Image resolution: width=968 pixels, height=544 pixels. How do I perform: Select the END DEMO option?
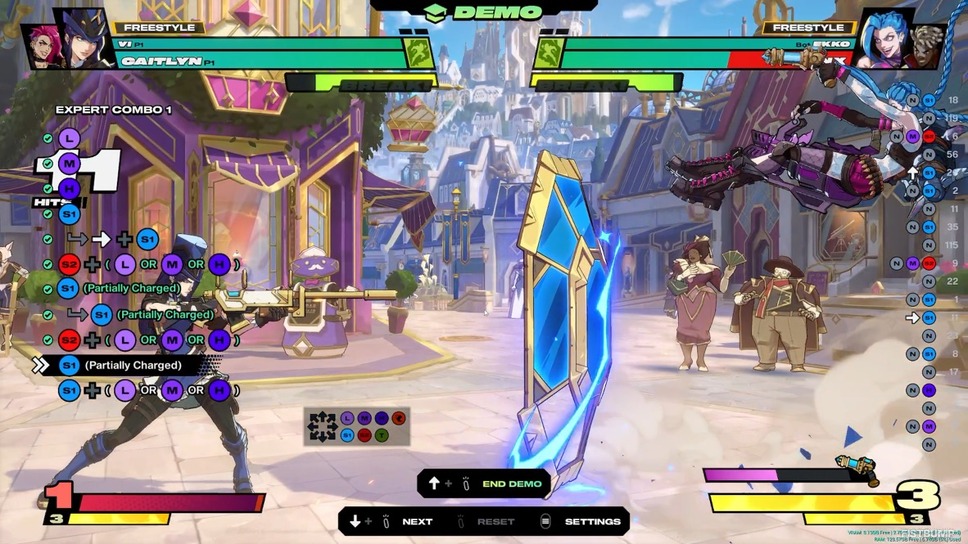tap(511, 484)
